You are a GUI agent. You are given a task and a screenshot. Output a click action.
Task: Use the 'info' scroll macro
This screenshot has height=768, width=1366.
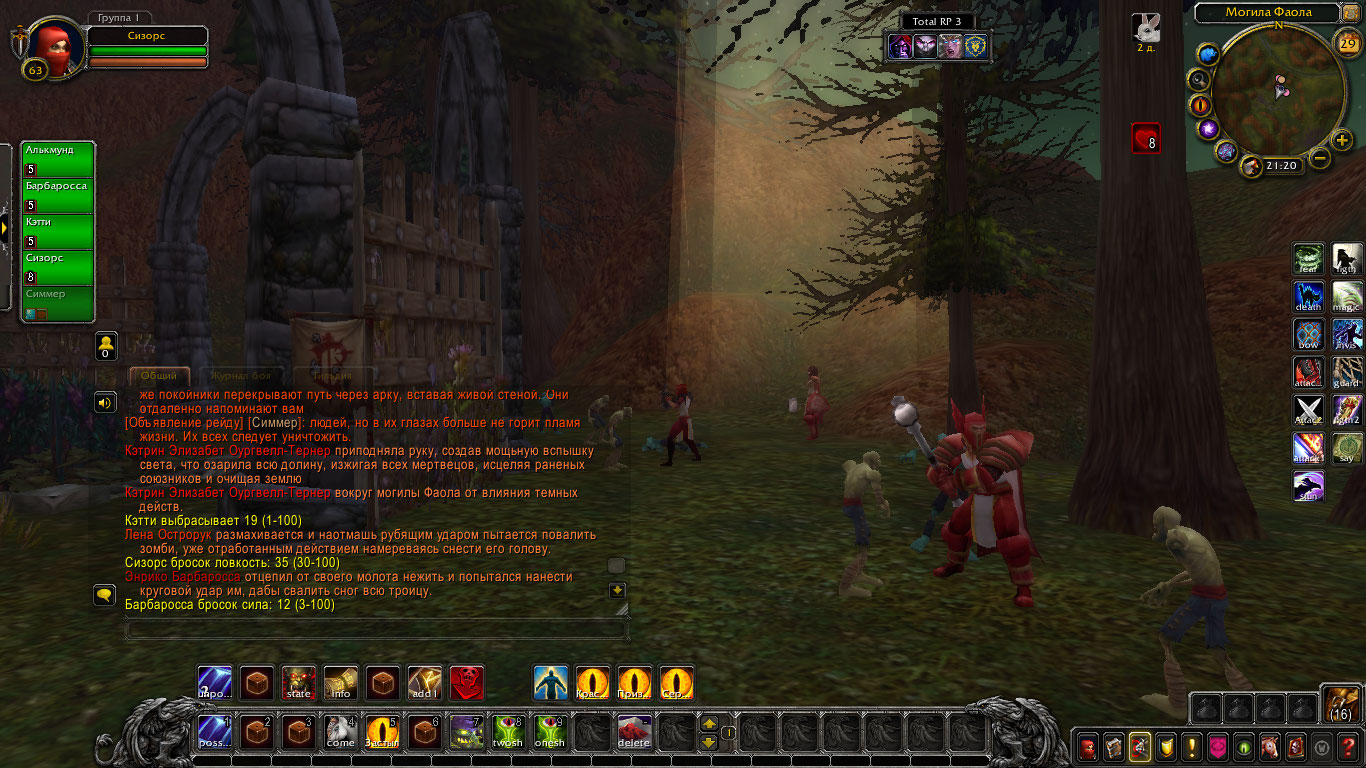pyautogui.click(x=341, y=683)
